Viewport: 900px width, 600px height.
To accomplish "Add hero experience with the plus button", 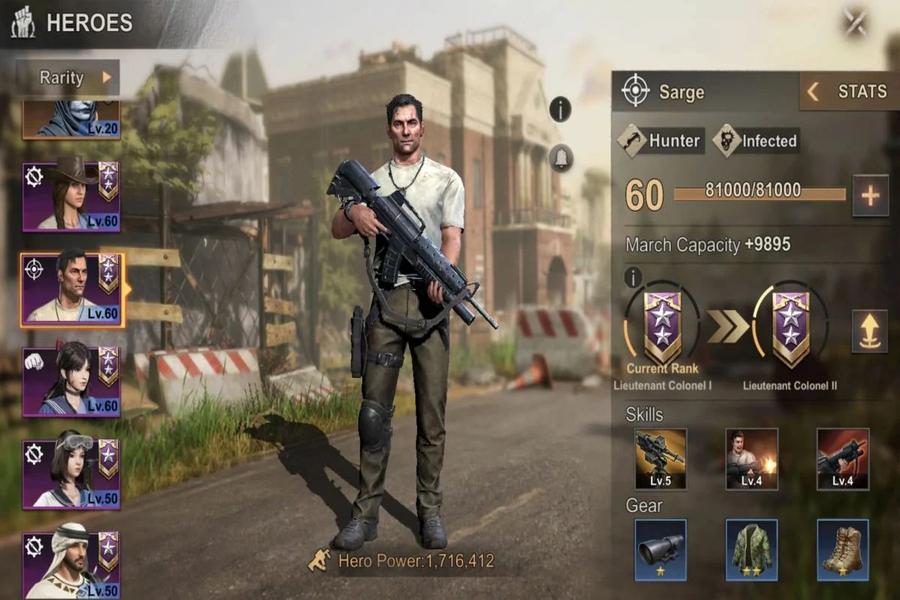I will point(870,196).
